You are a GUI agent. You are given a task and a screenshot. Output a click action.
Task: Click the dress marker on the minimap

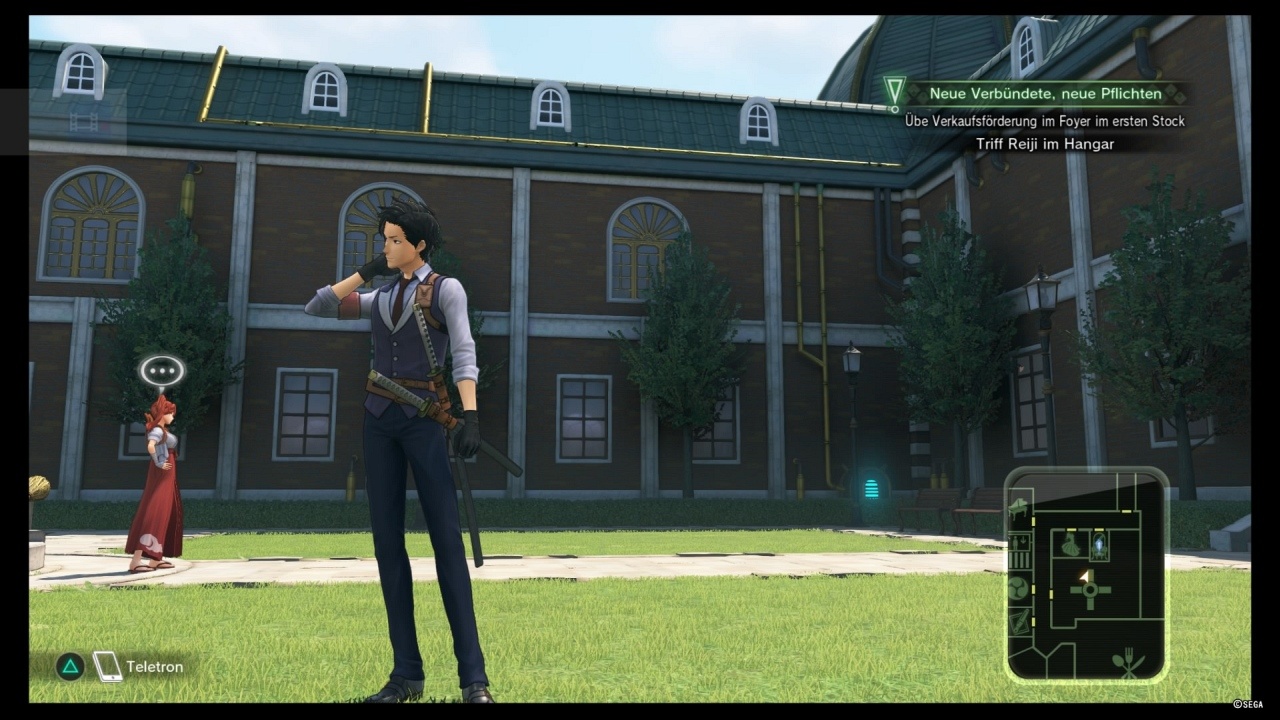[1071, 545]
